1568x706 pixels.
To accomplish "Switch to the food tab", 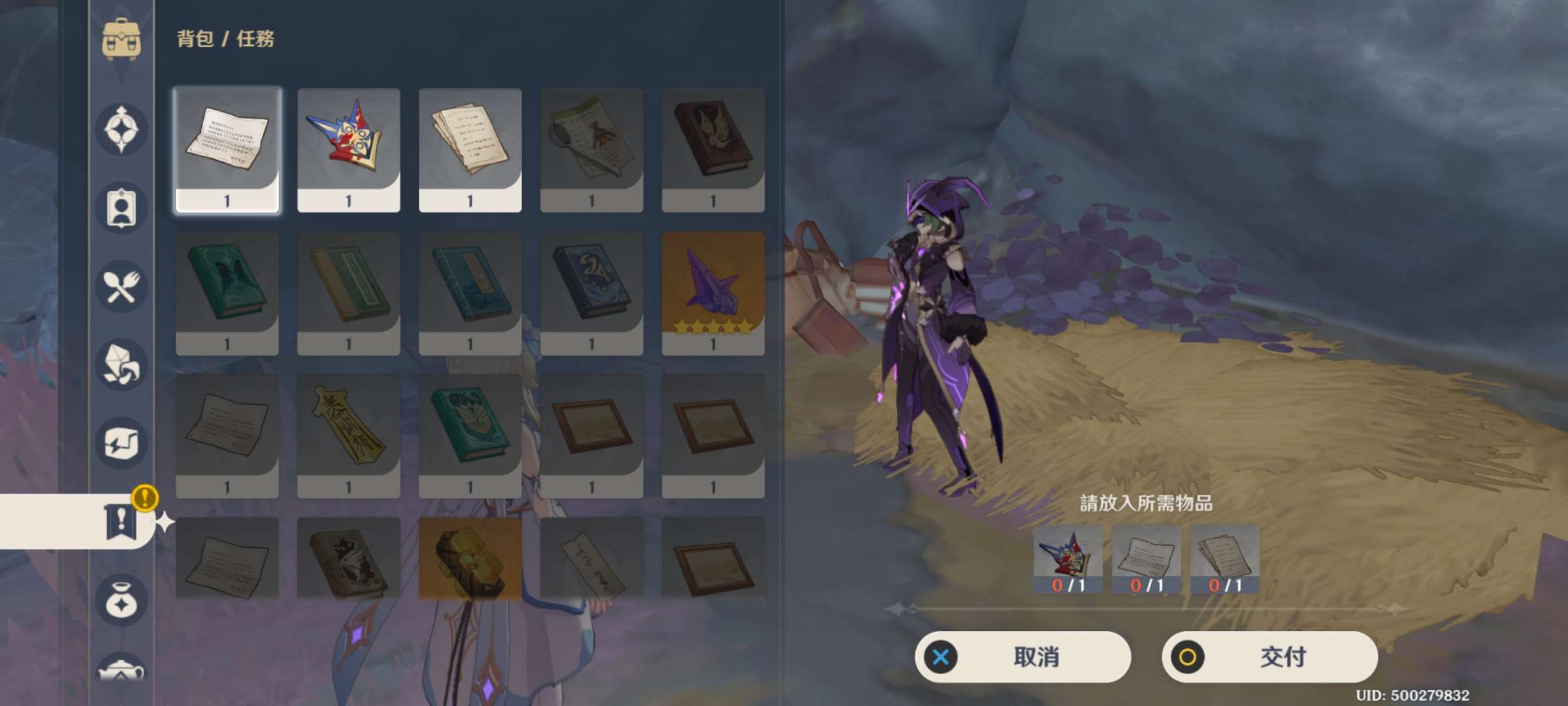I will coord(122,286).
